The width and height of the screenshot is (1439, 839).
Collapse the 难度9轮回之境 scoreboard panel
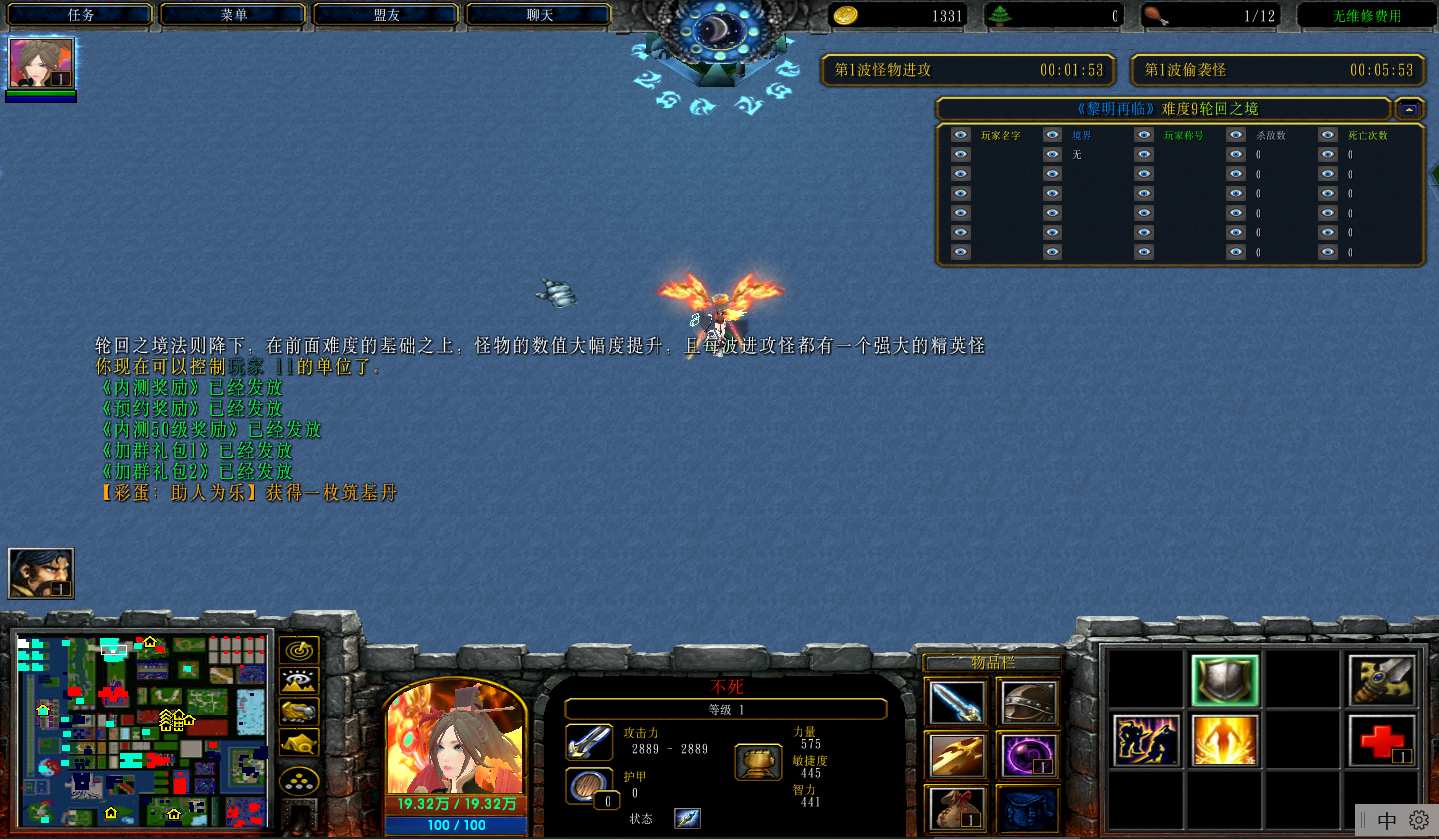click(x=1410, y=108)
